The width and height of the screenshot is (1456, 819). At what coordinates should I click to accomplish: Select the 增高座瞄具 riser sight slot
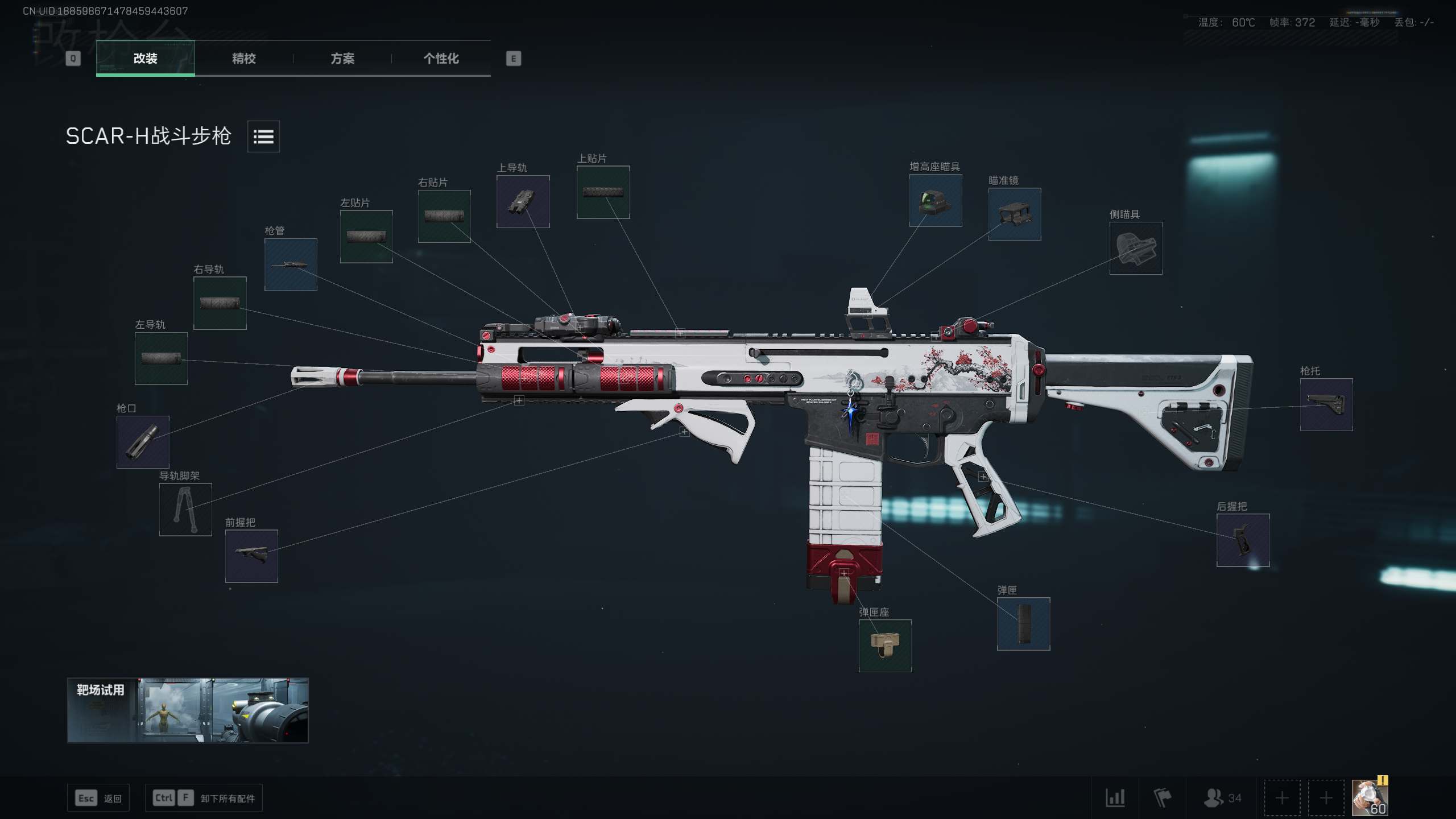(x=936, y=200)
